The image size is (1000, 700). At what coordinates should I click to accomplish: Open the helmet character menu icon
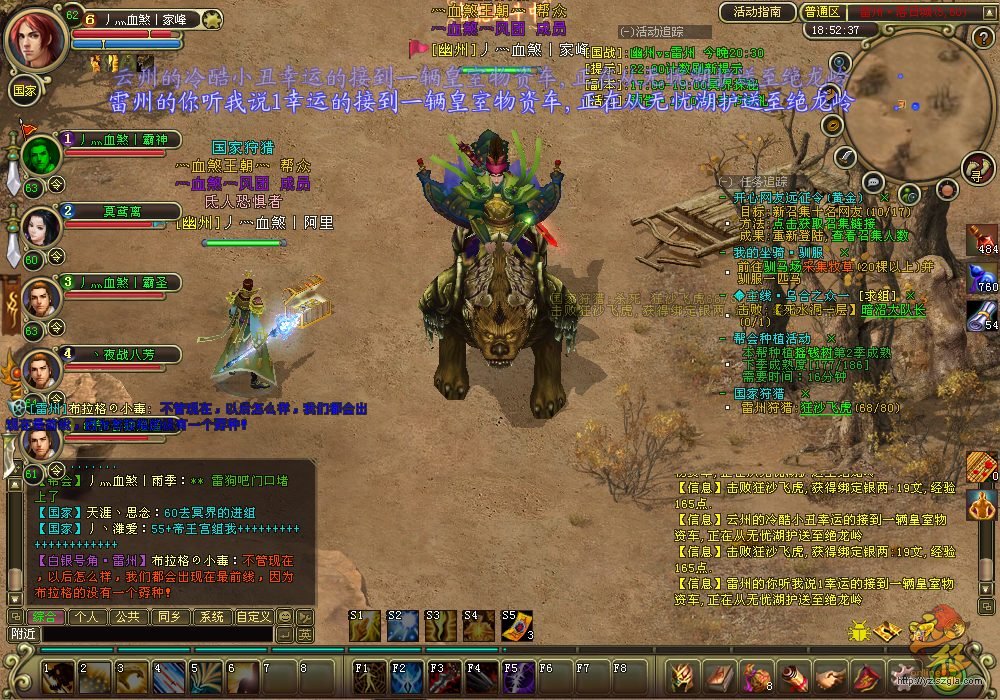(685, 678)
